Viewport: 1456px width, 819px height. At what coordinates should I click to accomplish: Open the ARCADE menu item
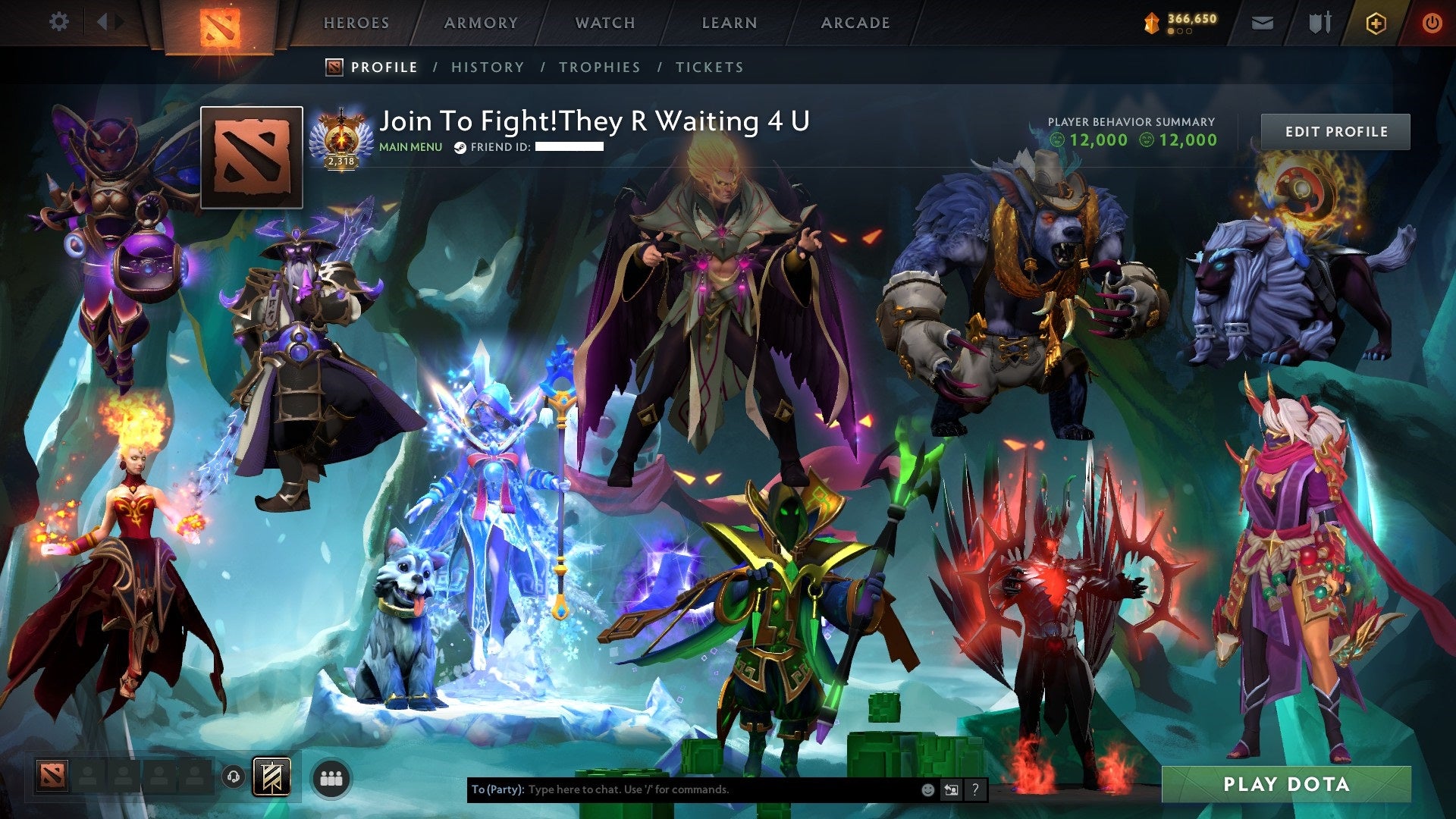pos(855,23)
